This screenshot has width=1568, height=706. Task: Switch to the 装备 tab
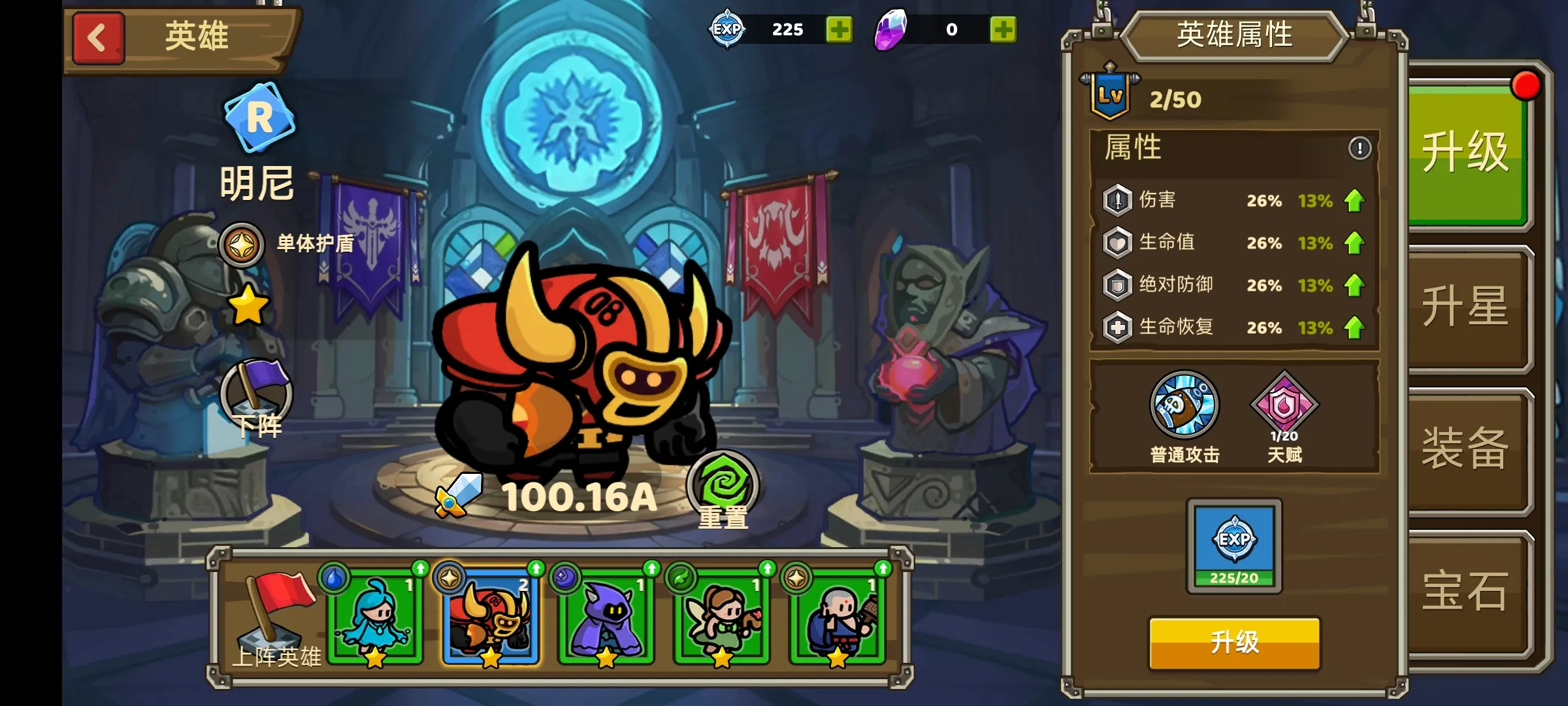(x=1466, y=448)
